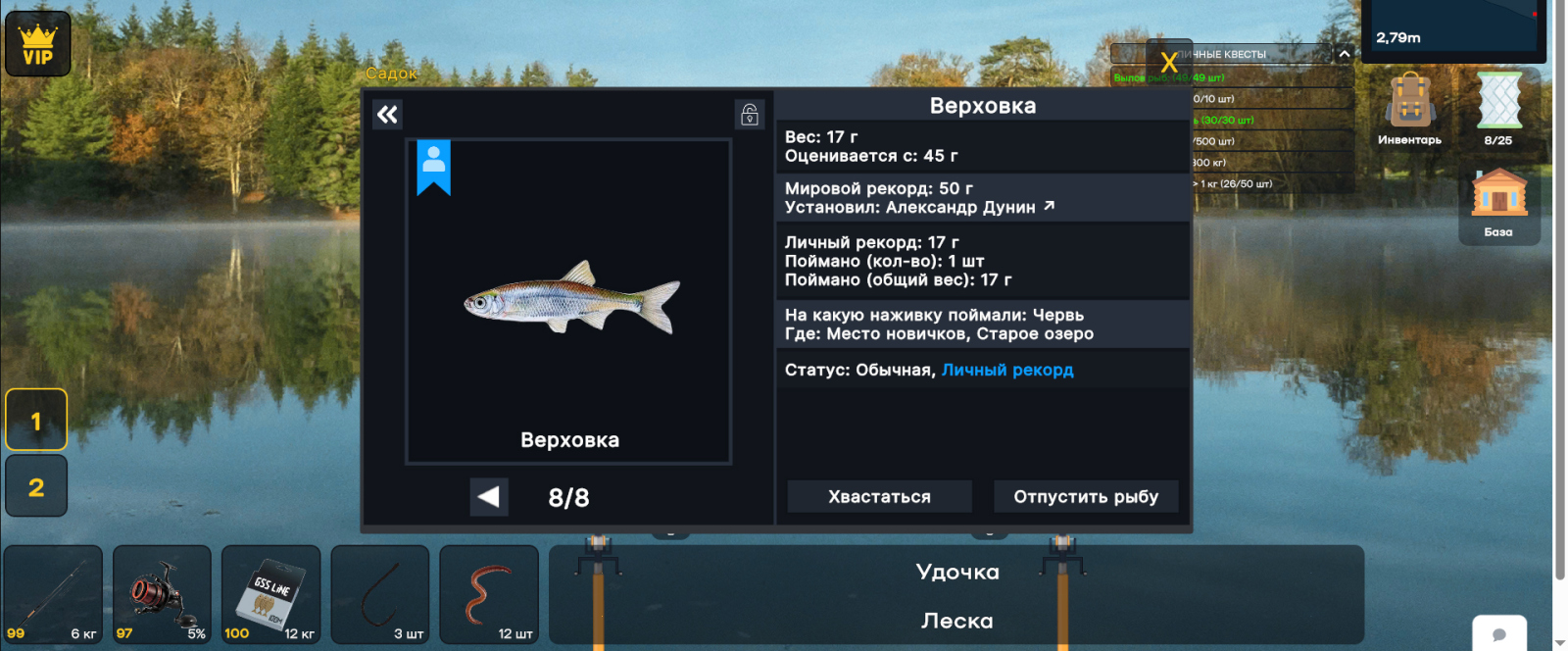Viewport: 1568px width, 651px height.
Task: Select the fishing rod equipment slot
Action: (53, 594)
